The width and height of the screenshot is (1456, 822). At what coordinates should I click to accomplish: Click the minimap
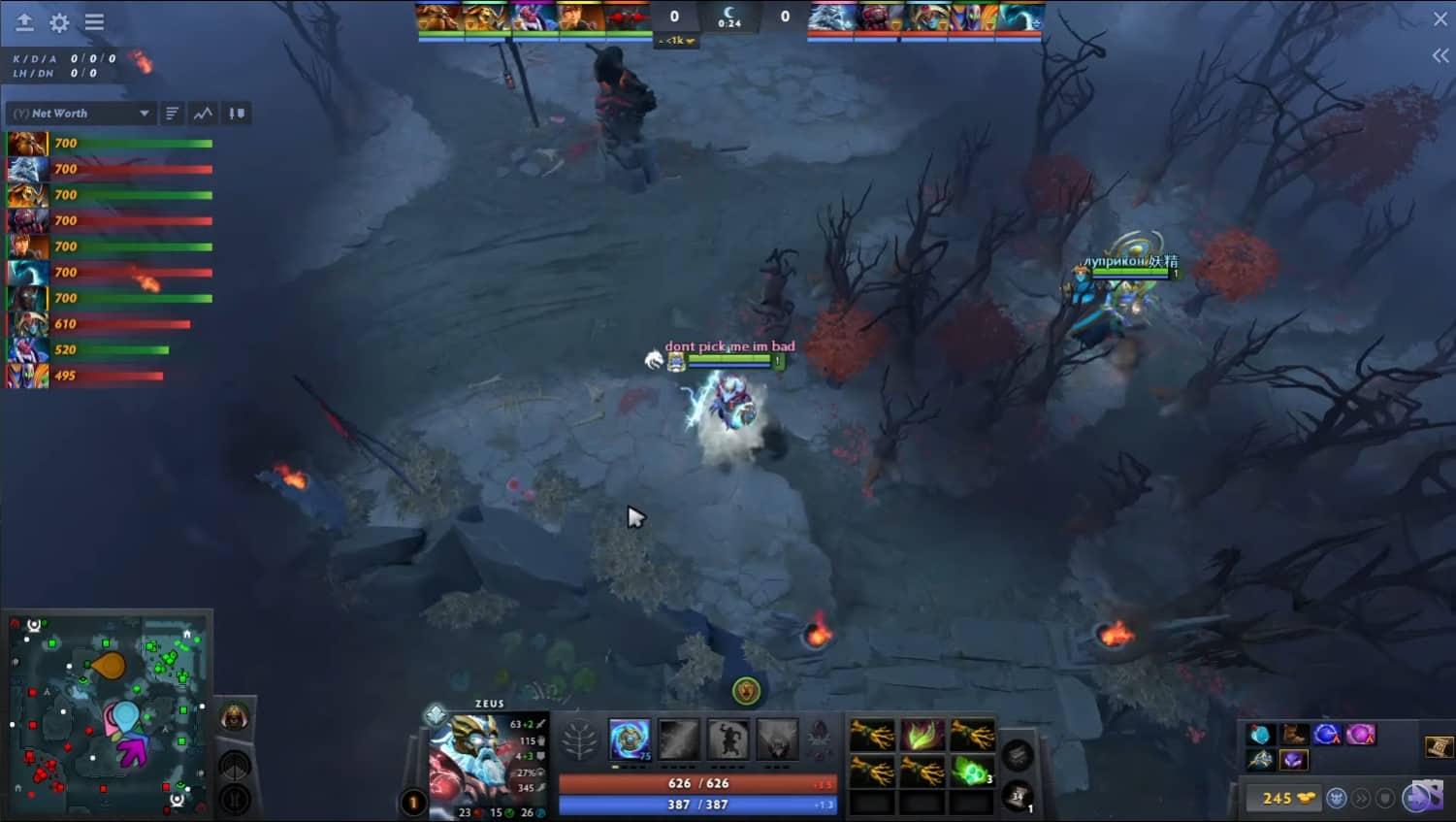click(107, 713)
